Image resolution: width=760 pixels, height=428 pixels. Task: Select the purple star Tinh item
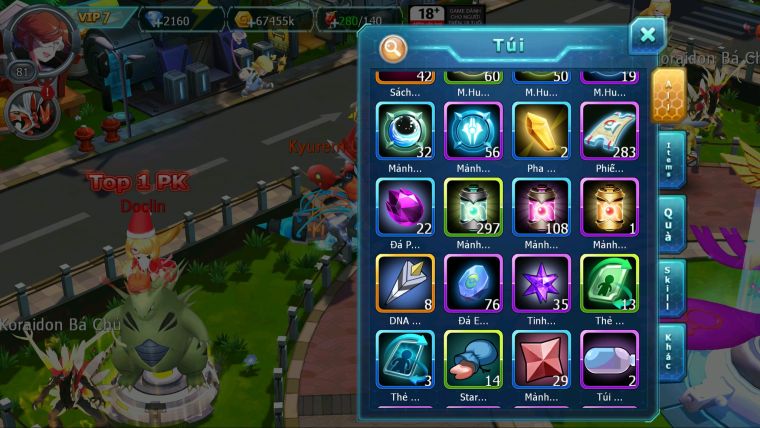(x=541, y=283)
